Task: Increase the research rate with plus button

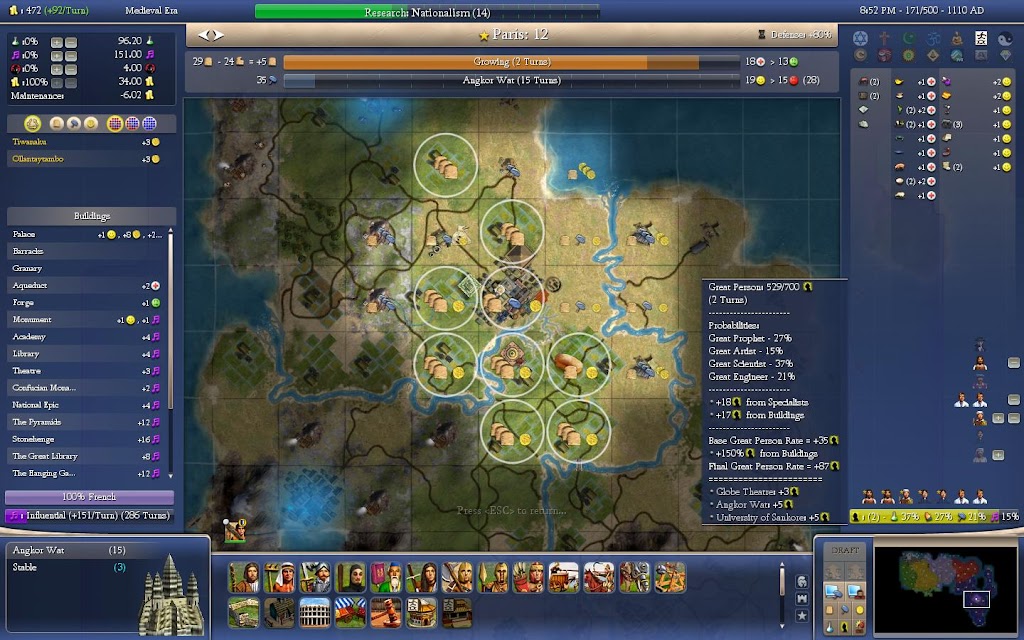Action: tap(57, 42)
